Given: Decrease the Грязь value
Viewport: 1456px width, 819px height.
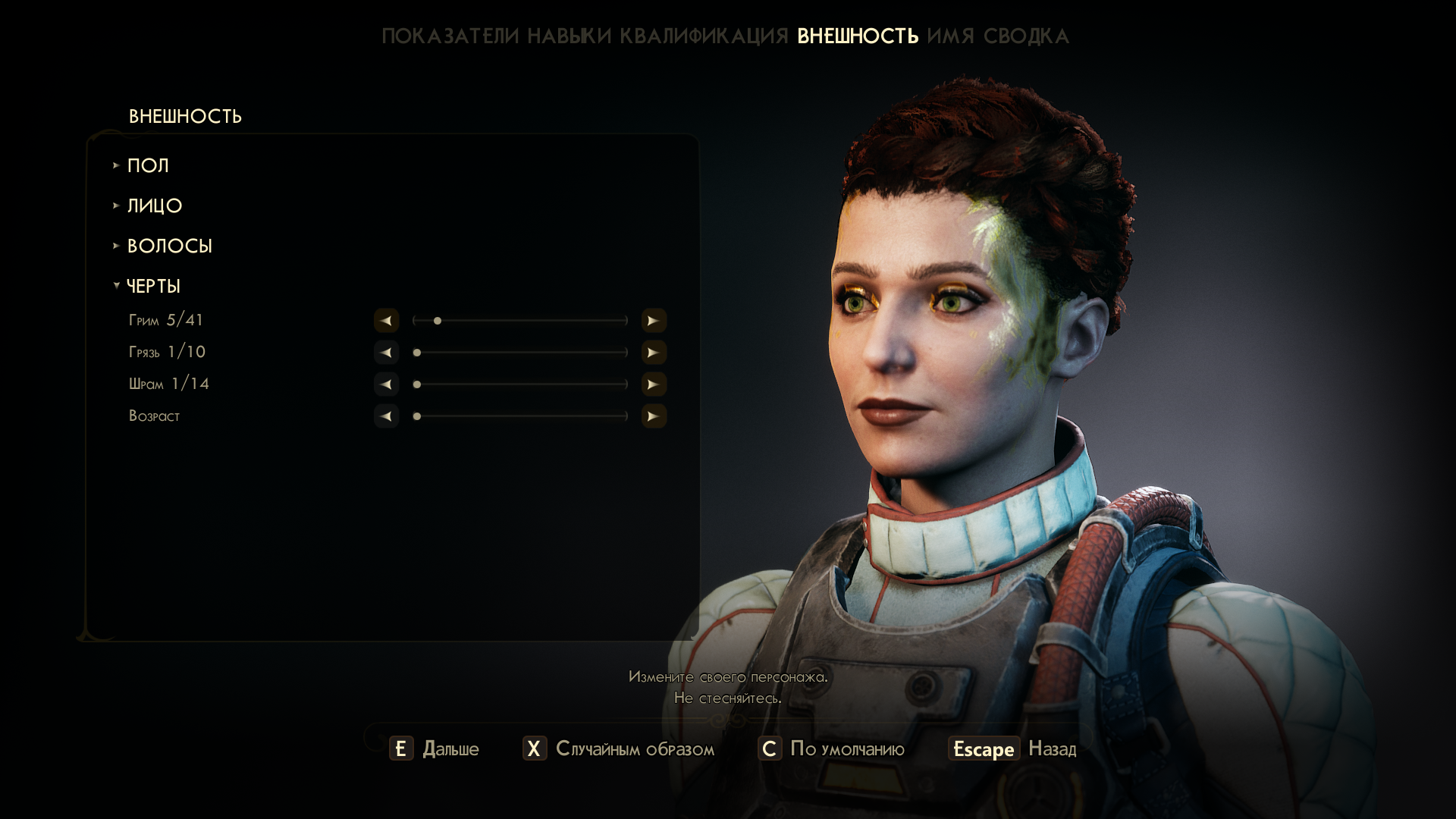Looking at the screenshot, I should 386,353.
